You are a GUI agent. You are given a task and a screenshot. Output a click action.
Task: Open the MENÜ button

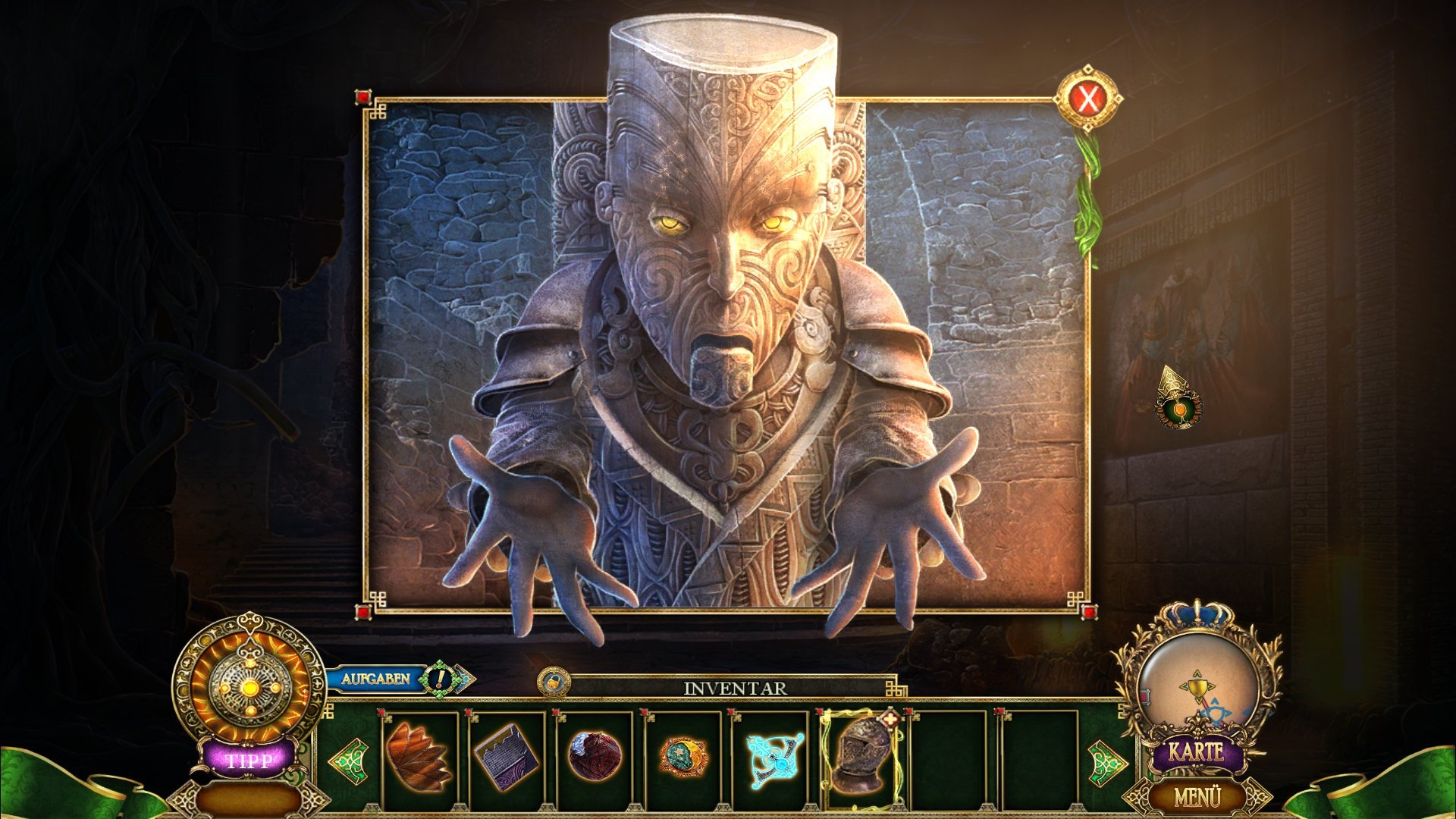click(1197, 797)
